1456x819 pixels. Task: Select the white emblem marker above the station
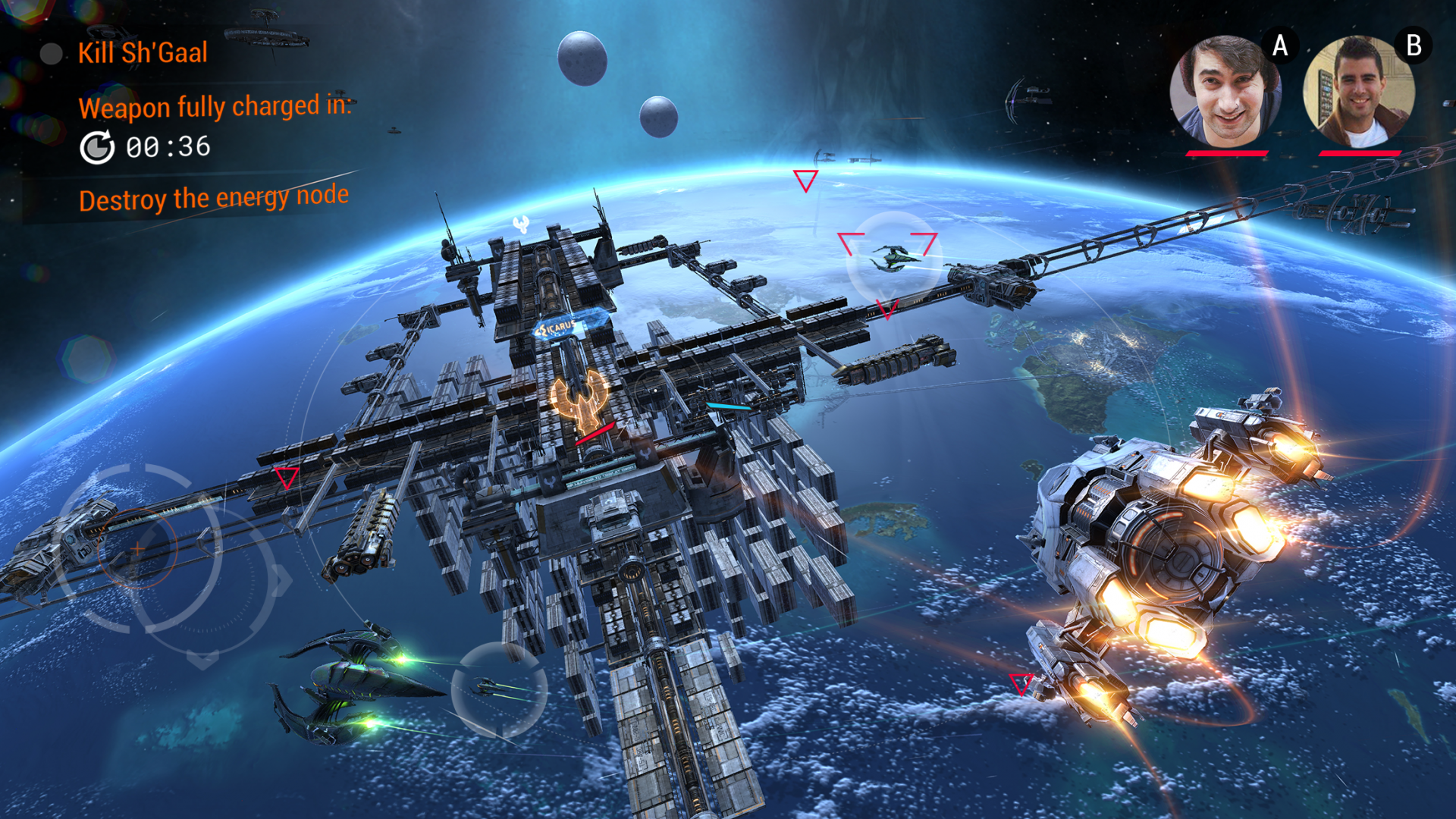point(521,224)
